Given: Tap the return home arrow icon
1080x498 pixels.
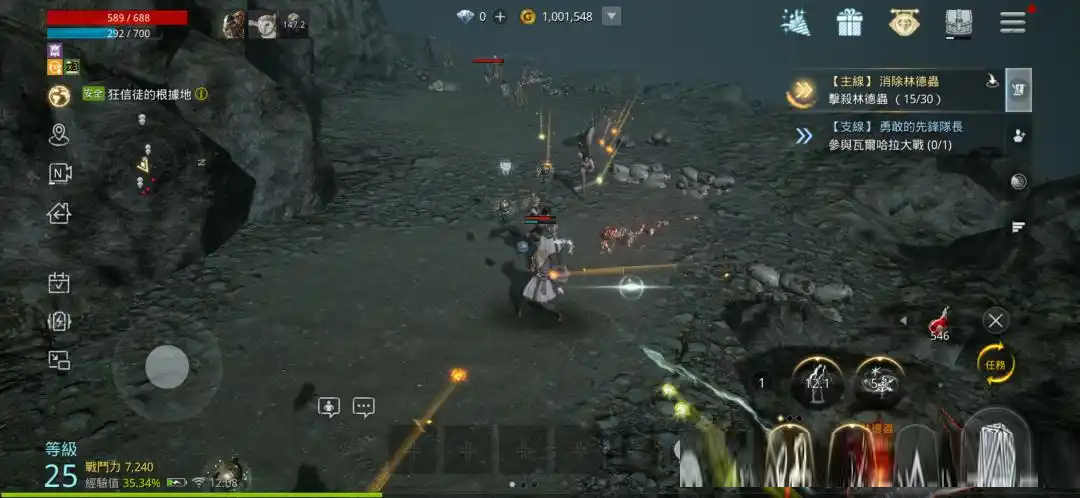Looking at the screenshot, I should click(59, 212).
